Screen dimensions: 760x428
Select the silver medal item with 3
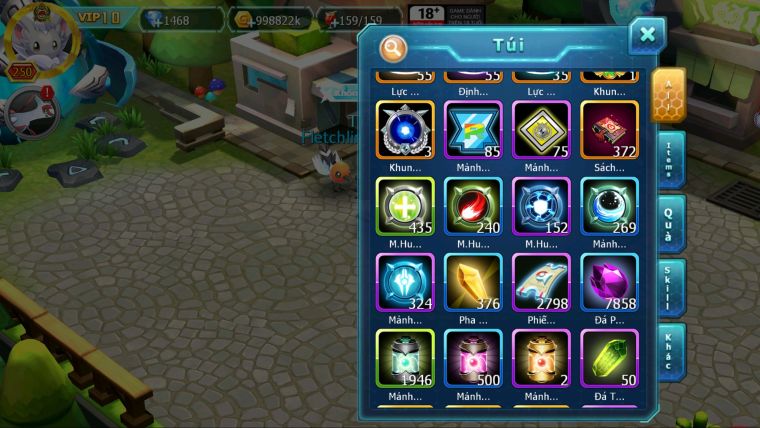pos(404,130)
